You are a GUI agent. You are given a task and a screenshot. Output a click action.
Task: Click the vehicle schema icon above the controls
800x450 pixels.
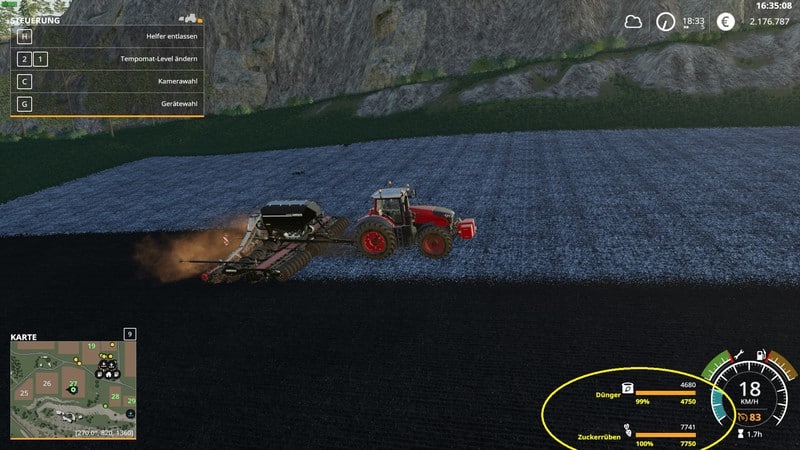pos(187,18)
